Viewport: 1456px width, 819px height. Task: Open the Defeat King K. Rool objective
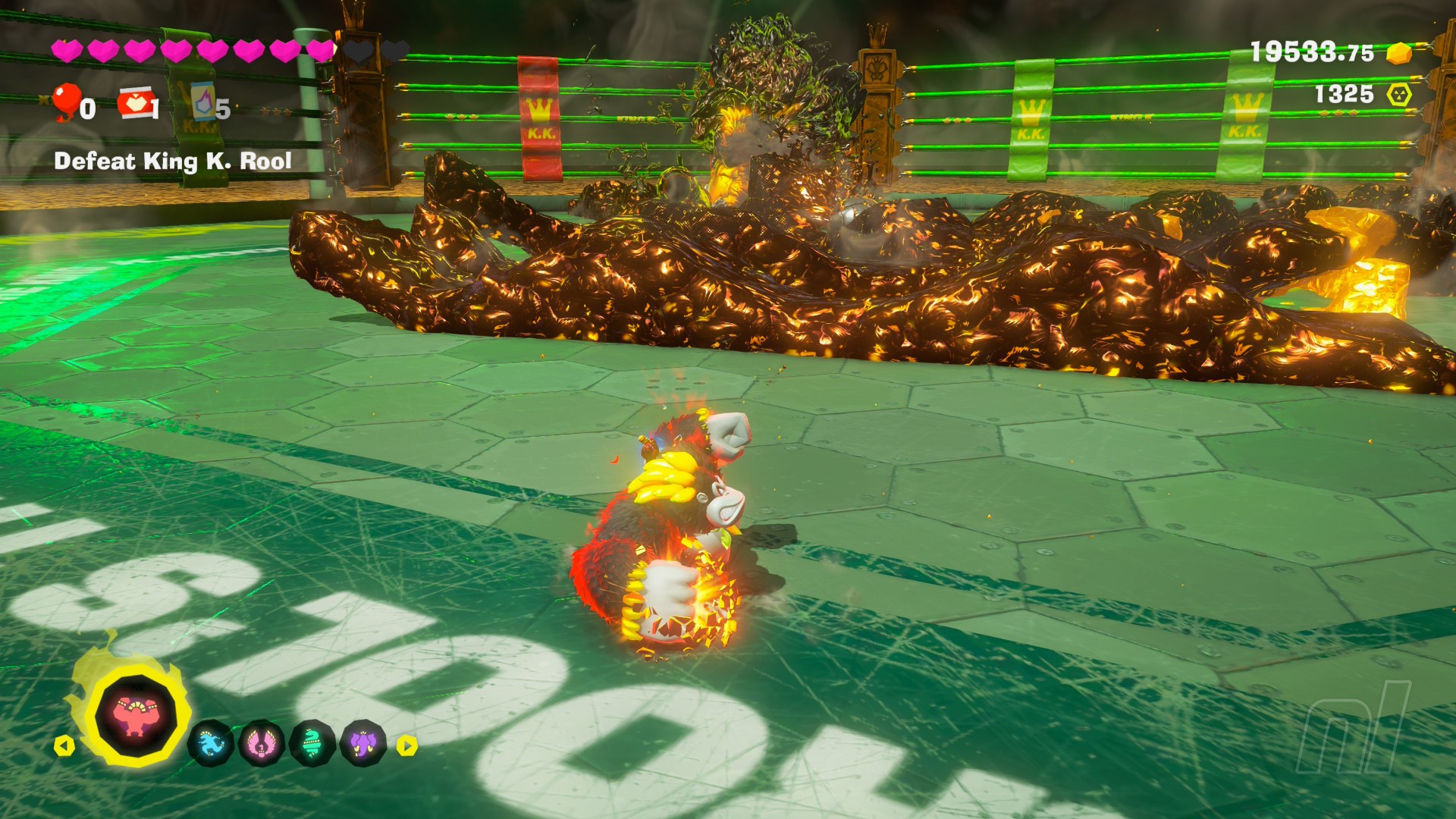pos(173,161)
